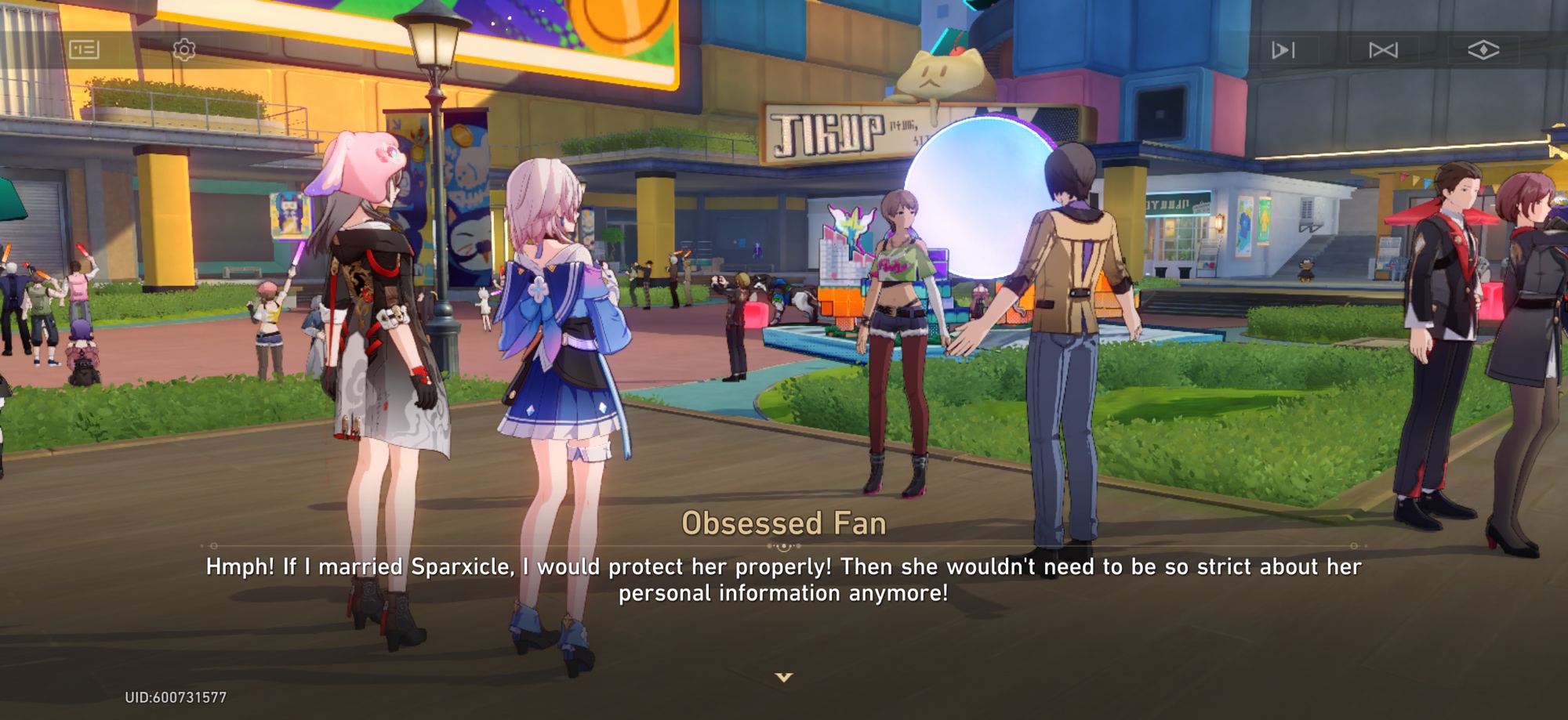Toggle dialogue auto-play
1568x720 pixels.
1283,50
